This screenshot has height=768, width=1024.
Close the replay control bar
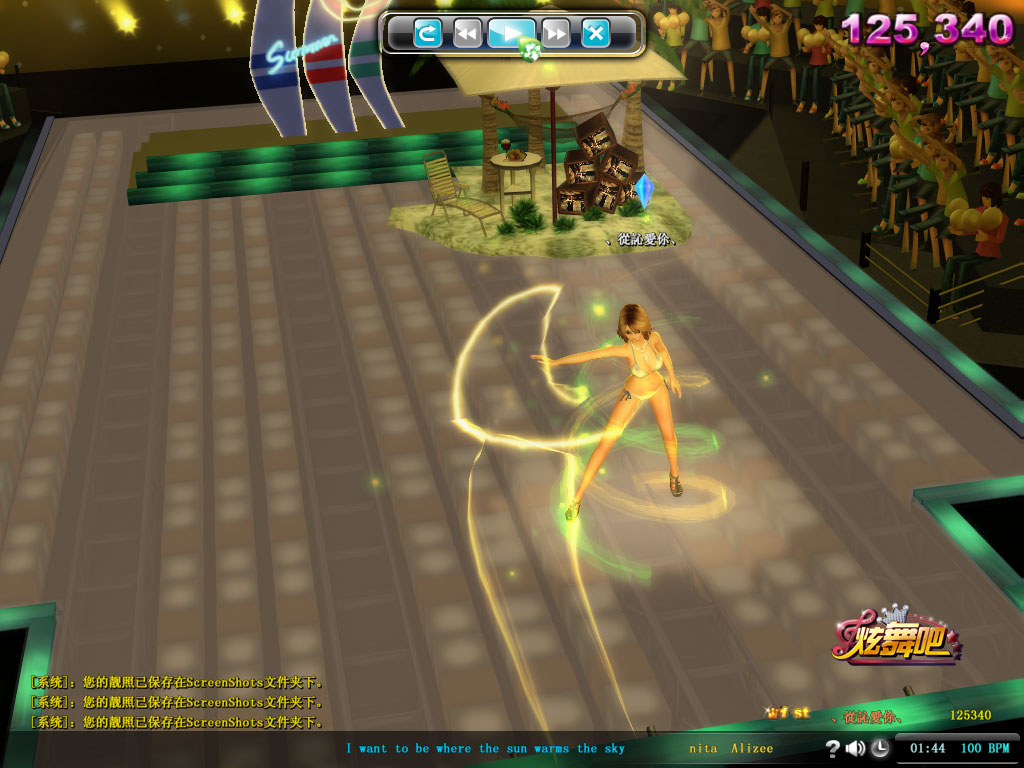[596, 34]
